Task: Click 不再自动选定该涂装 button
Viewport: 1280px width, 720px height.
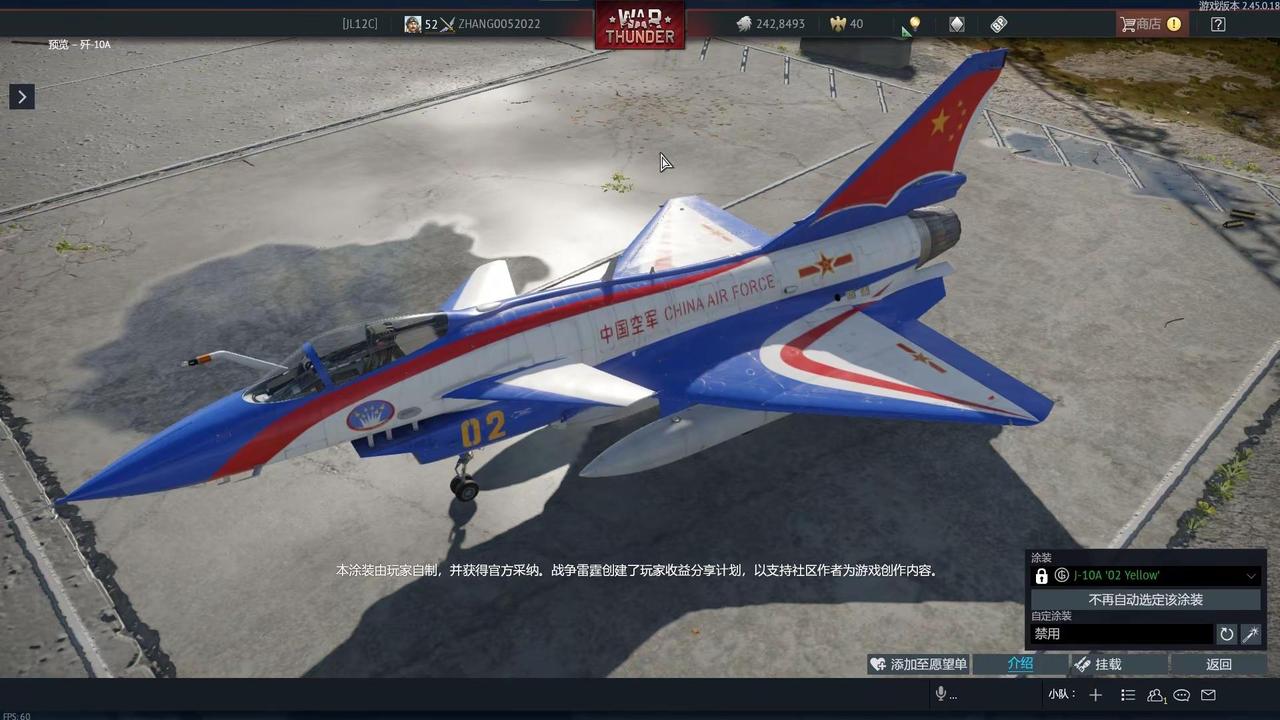Action: [1146, 600]
